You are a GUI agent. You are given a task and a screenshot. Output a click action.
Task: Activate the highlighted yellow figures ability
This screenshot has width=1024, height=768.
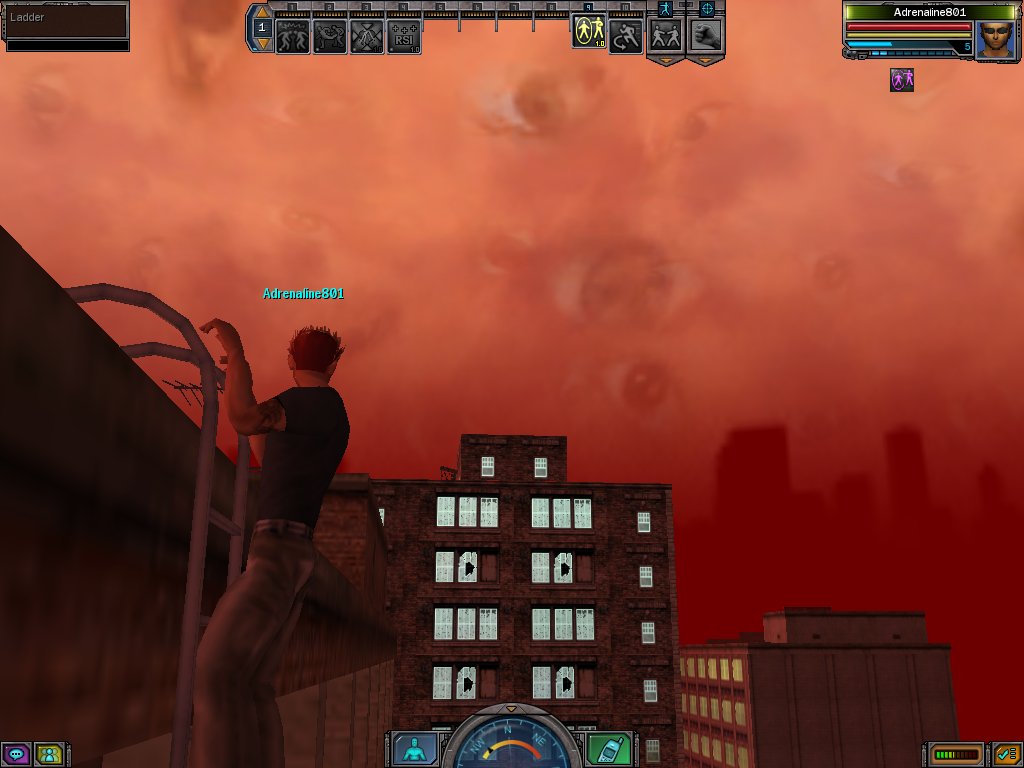click(588, 33)
